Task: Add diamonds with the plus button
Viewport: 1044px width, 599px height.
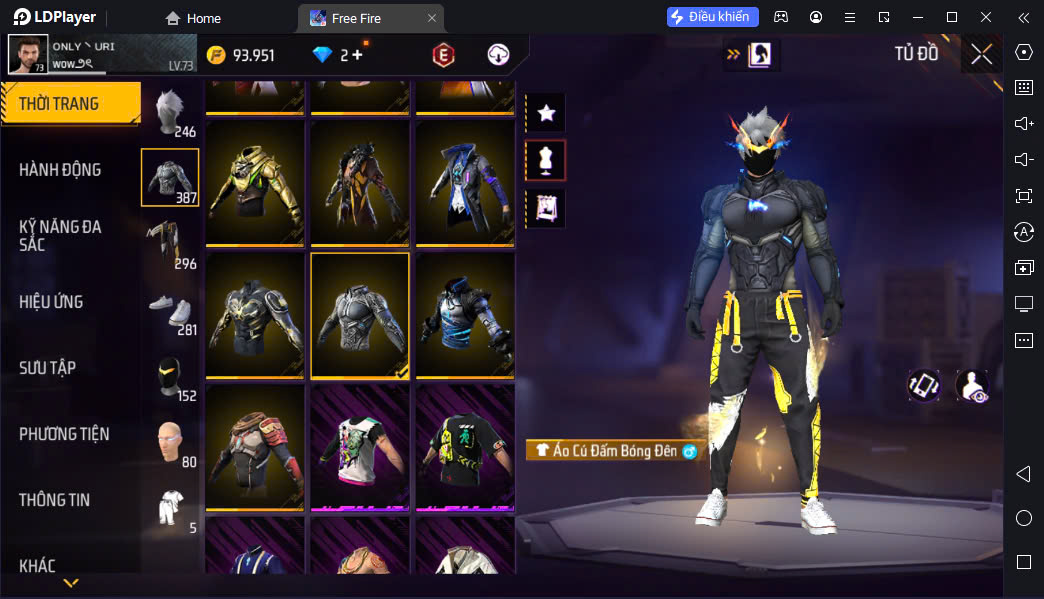Action: tap(357, 55)
